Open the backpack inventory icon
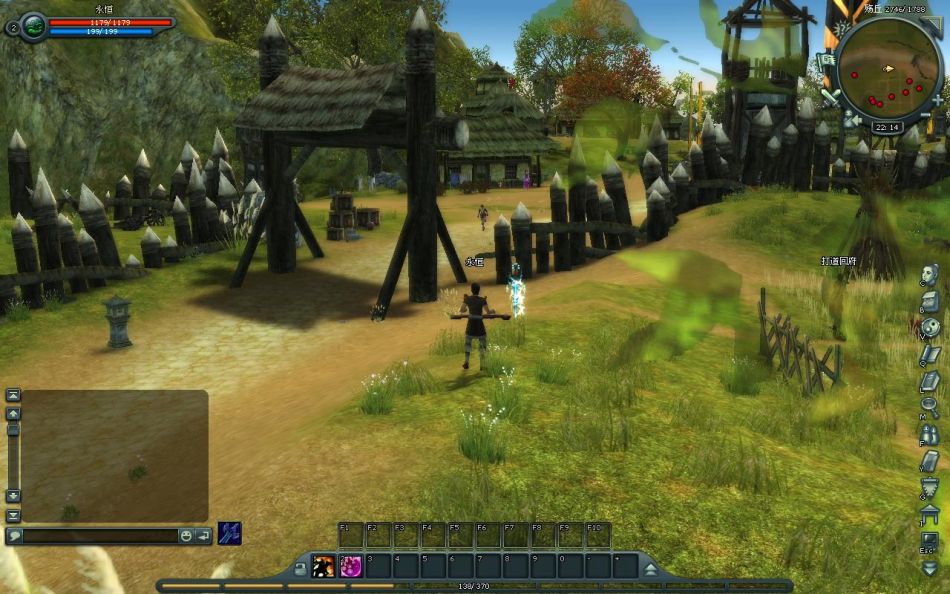950x594 pixels. coord(930,301)
